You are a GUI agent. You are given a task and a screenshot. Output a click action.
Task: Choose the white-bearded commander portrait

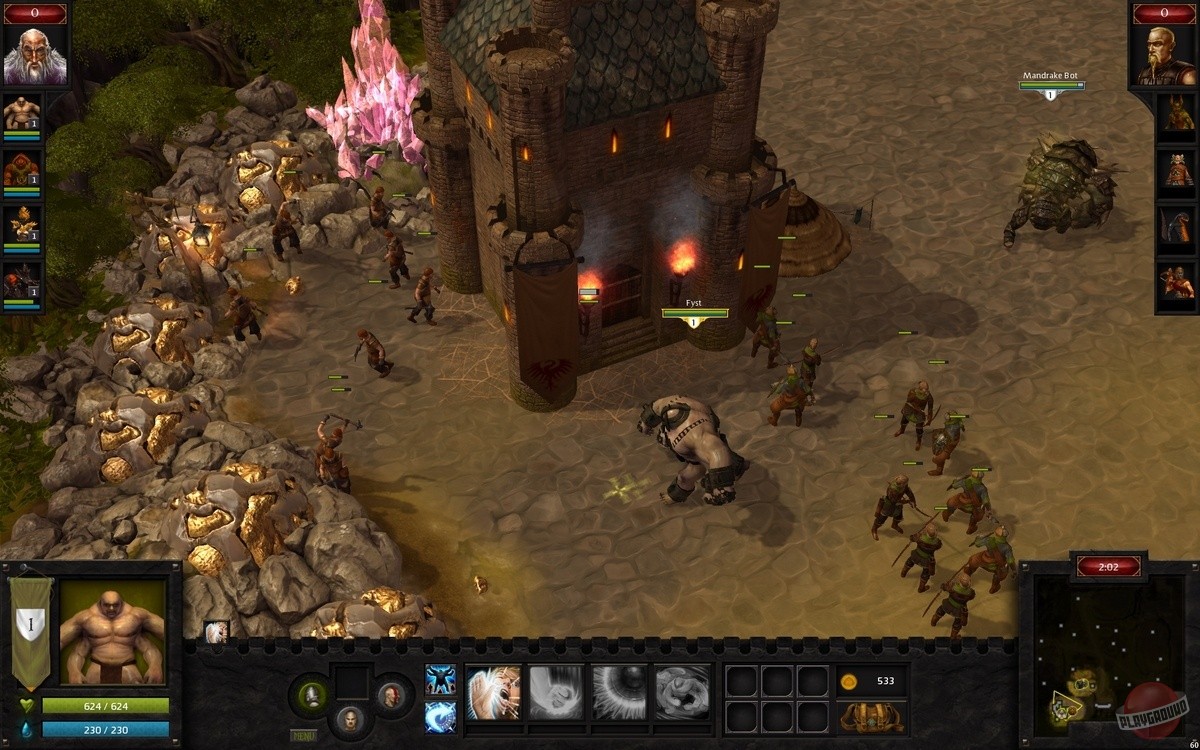click(35, 56)
